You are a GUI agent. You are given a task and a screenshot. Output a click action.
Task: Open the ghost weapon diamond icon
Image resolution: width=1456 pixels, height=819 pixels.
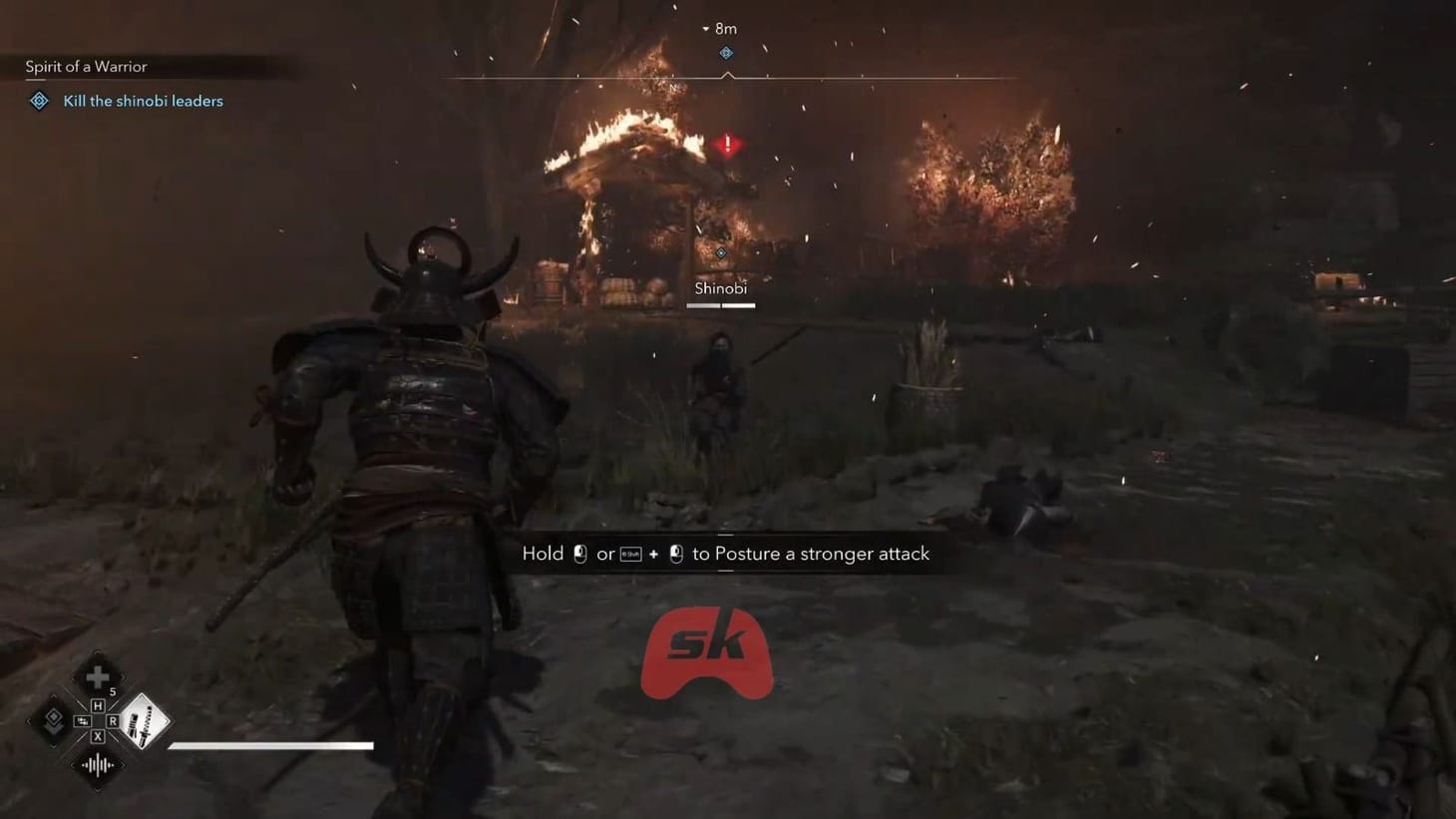pos(54,721)
